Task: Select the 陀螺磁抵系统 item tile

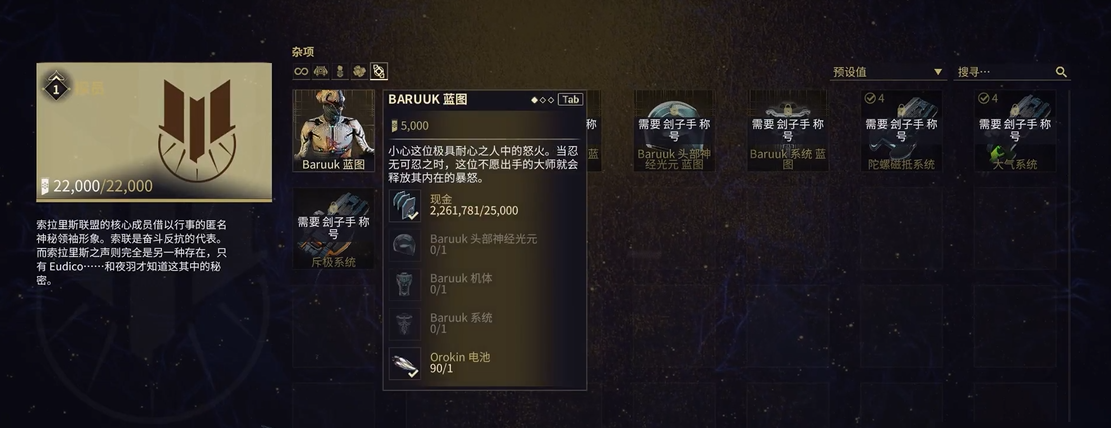Action: point(901,131)
